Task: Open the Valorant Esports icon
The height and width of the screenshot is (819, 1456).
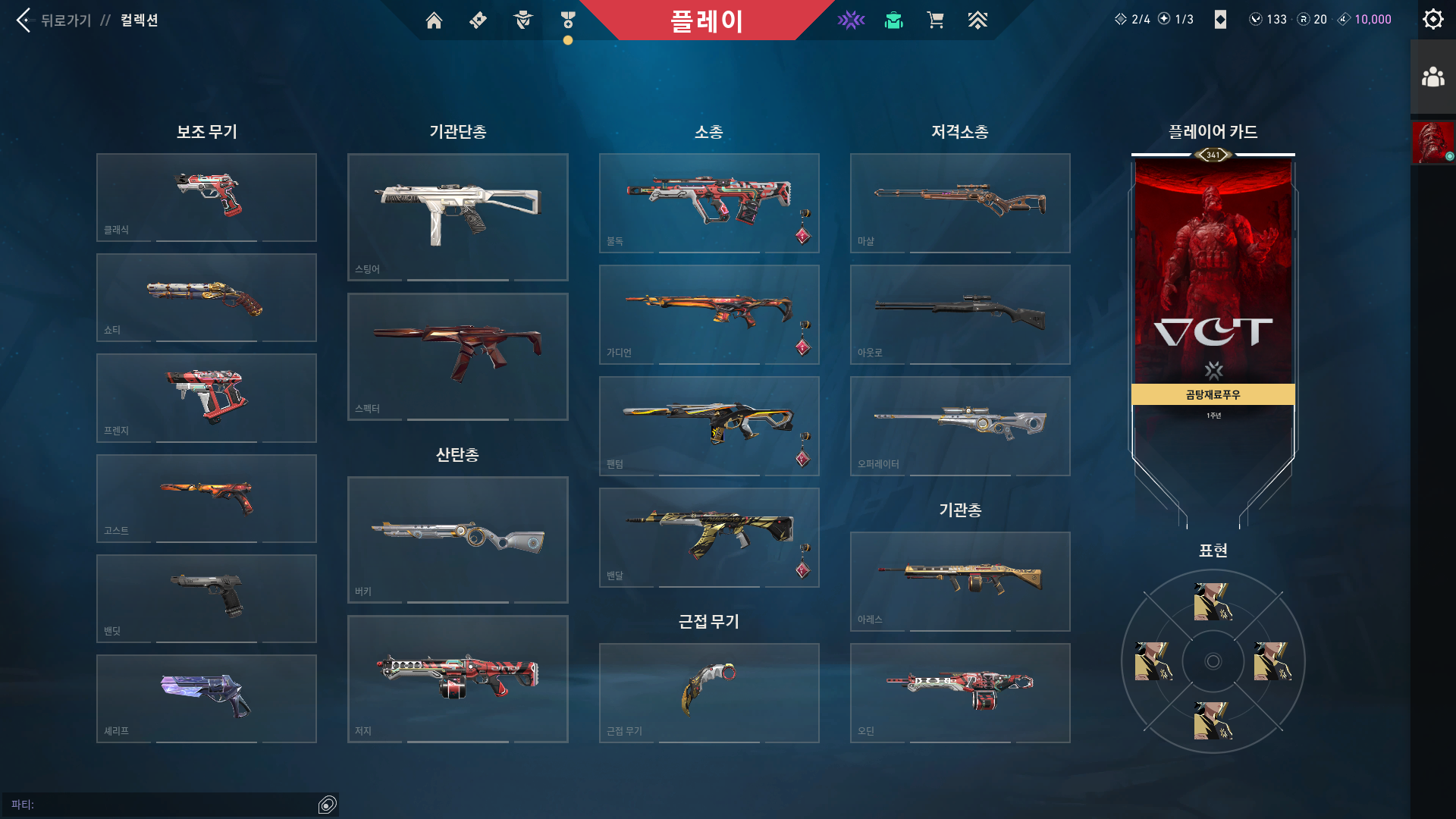Action: coord(851,20)
